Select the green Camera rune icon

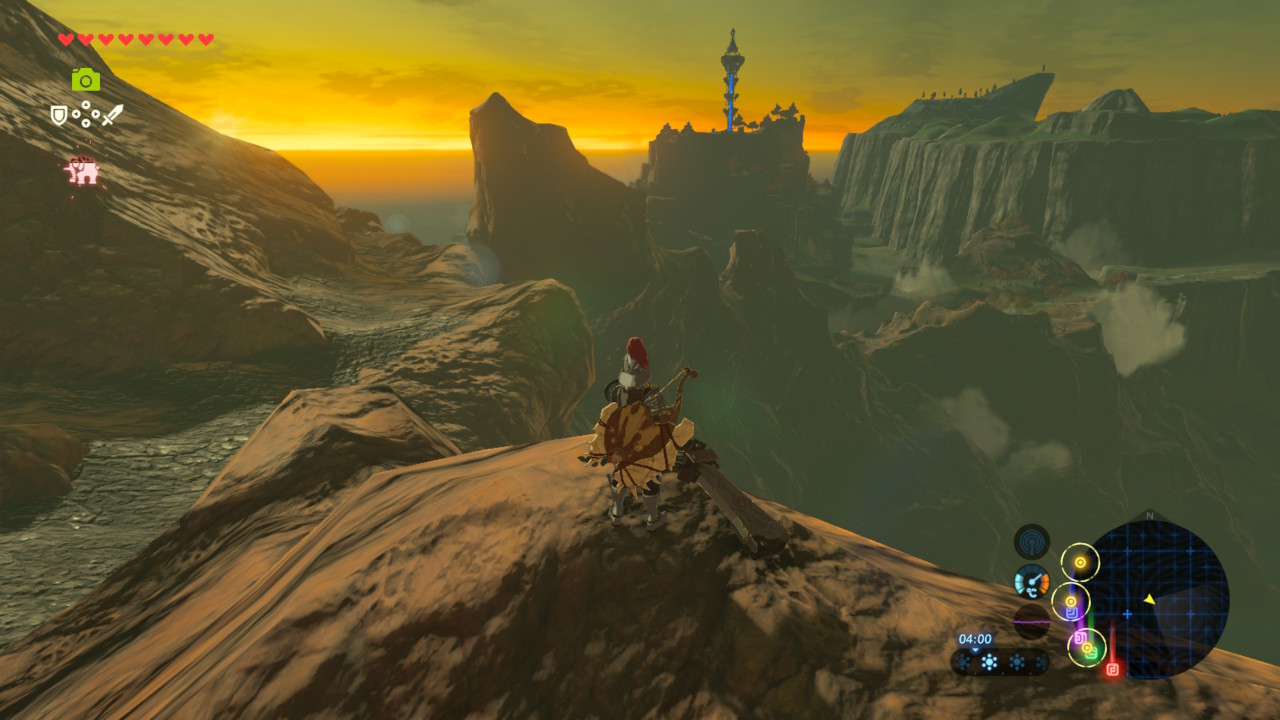[86, 80]
